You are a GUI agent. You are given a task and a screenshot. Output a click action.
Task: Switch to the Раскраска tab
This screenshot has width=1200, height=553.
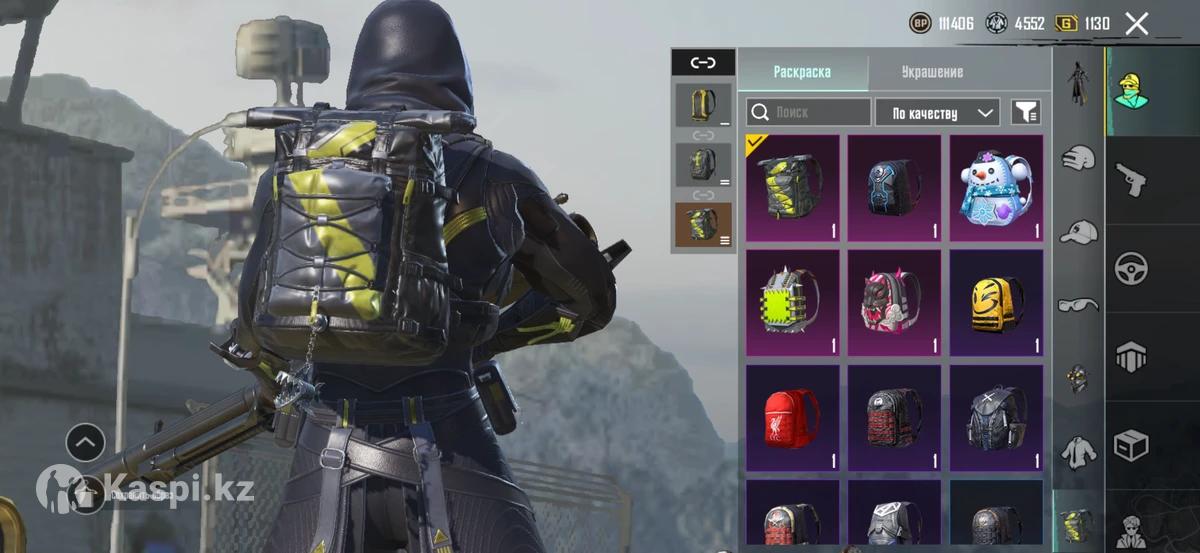[802, 72]
